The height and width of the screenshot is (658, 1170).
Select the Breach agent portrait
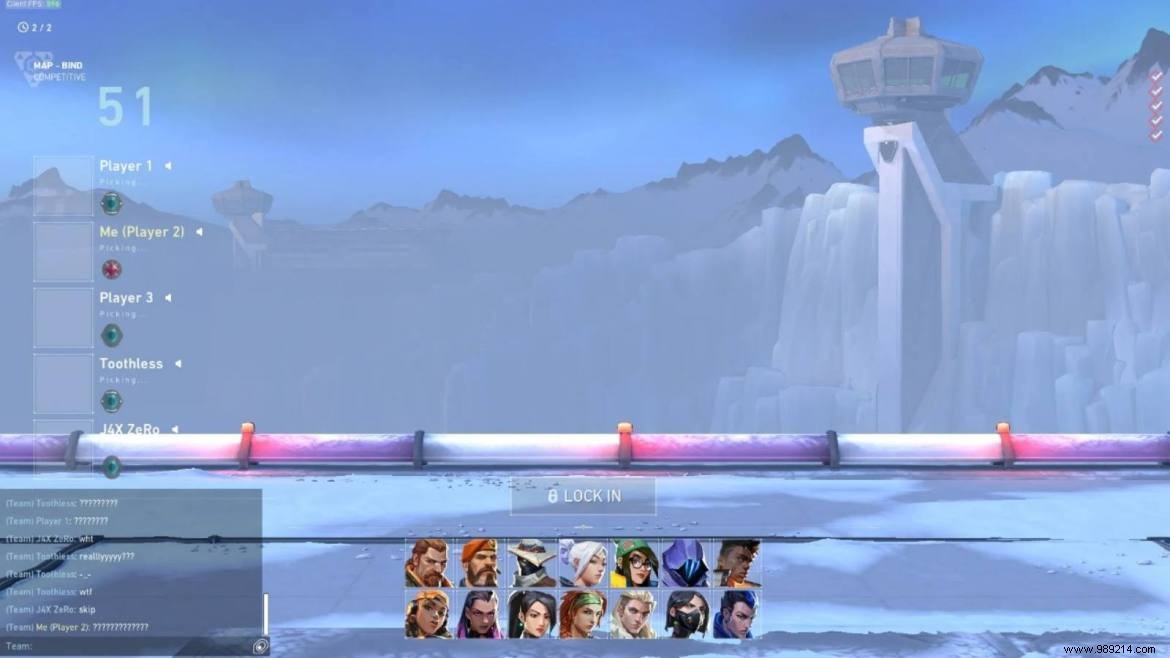[x=428, y=563]
